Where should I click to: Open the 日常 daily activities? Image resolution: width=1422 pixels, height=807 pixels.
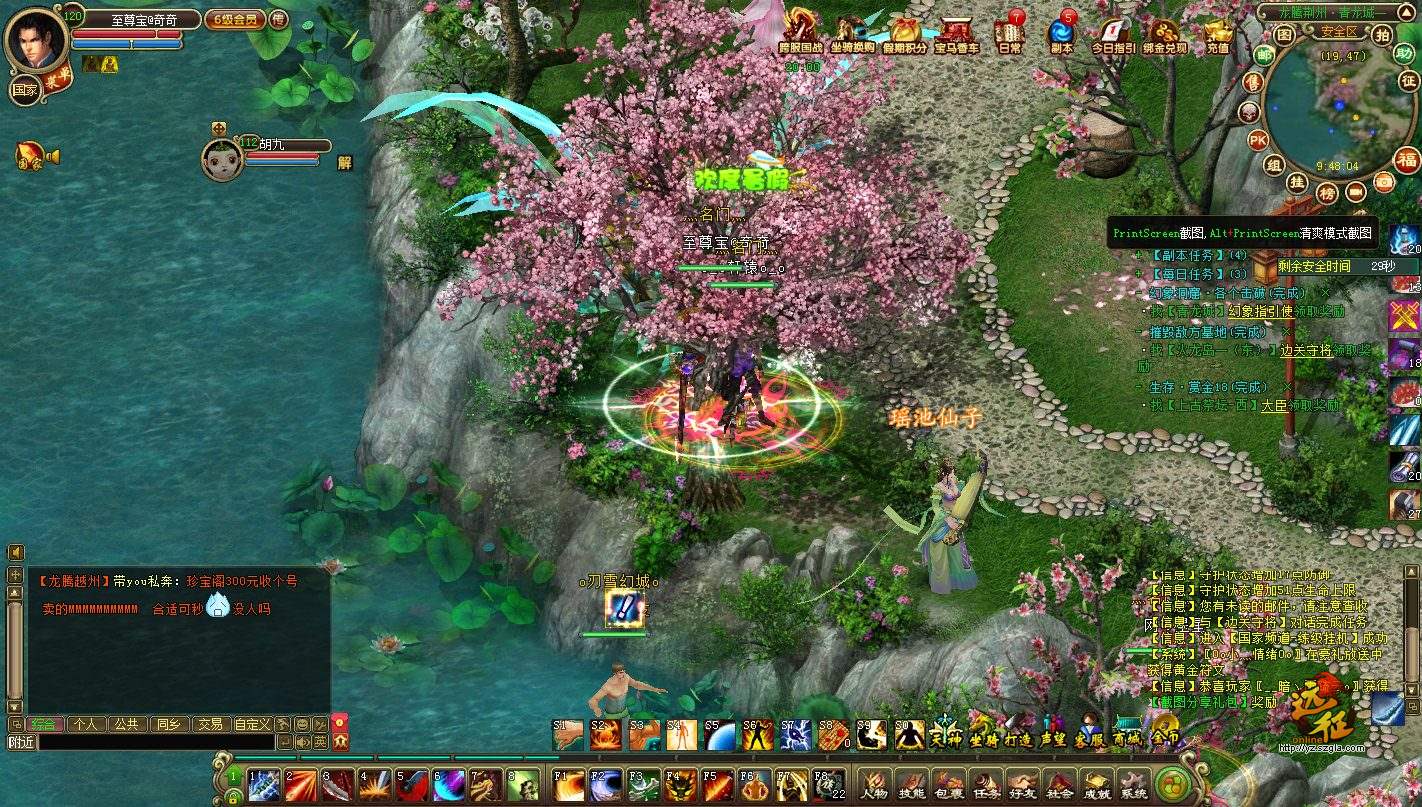tap(1010, 33)
